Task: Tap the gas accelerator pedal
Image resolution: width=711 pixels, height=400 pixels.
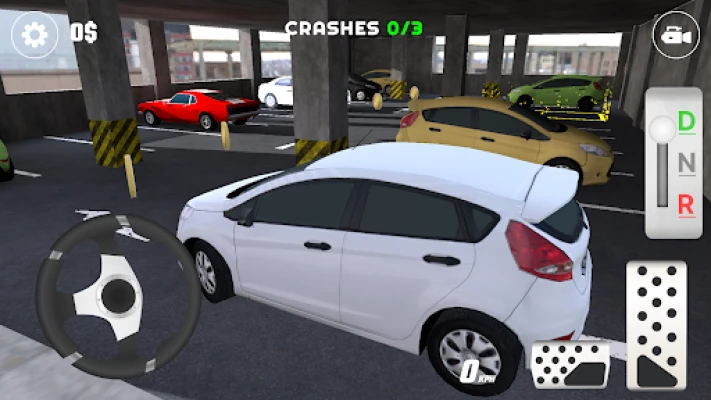Action: tap(656, 325)
